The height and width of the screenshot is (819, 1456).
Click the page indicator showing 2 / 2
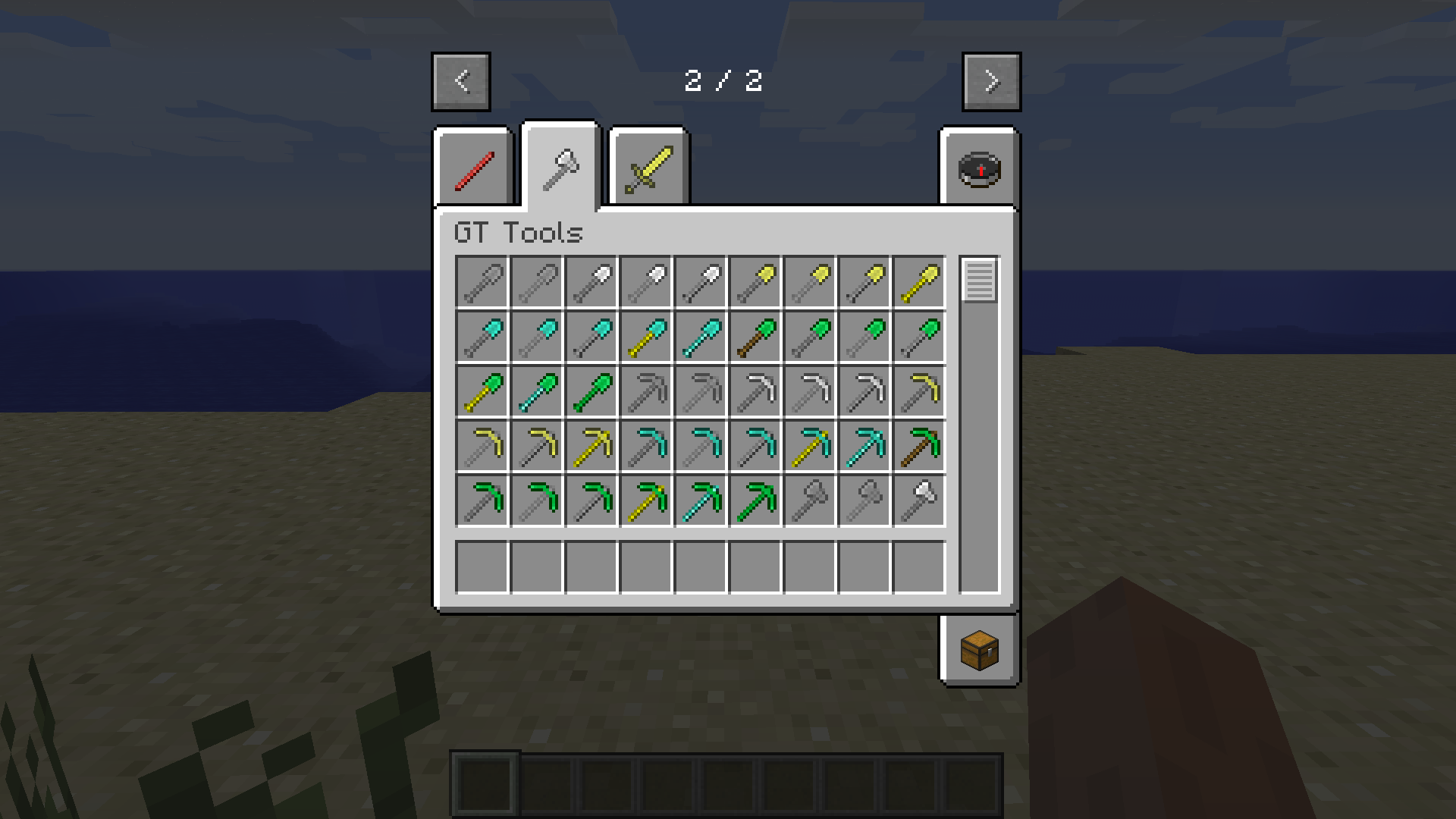click(x=724, y=82)
